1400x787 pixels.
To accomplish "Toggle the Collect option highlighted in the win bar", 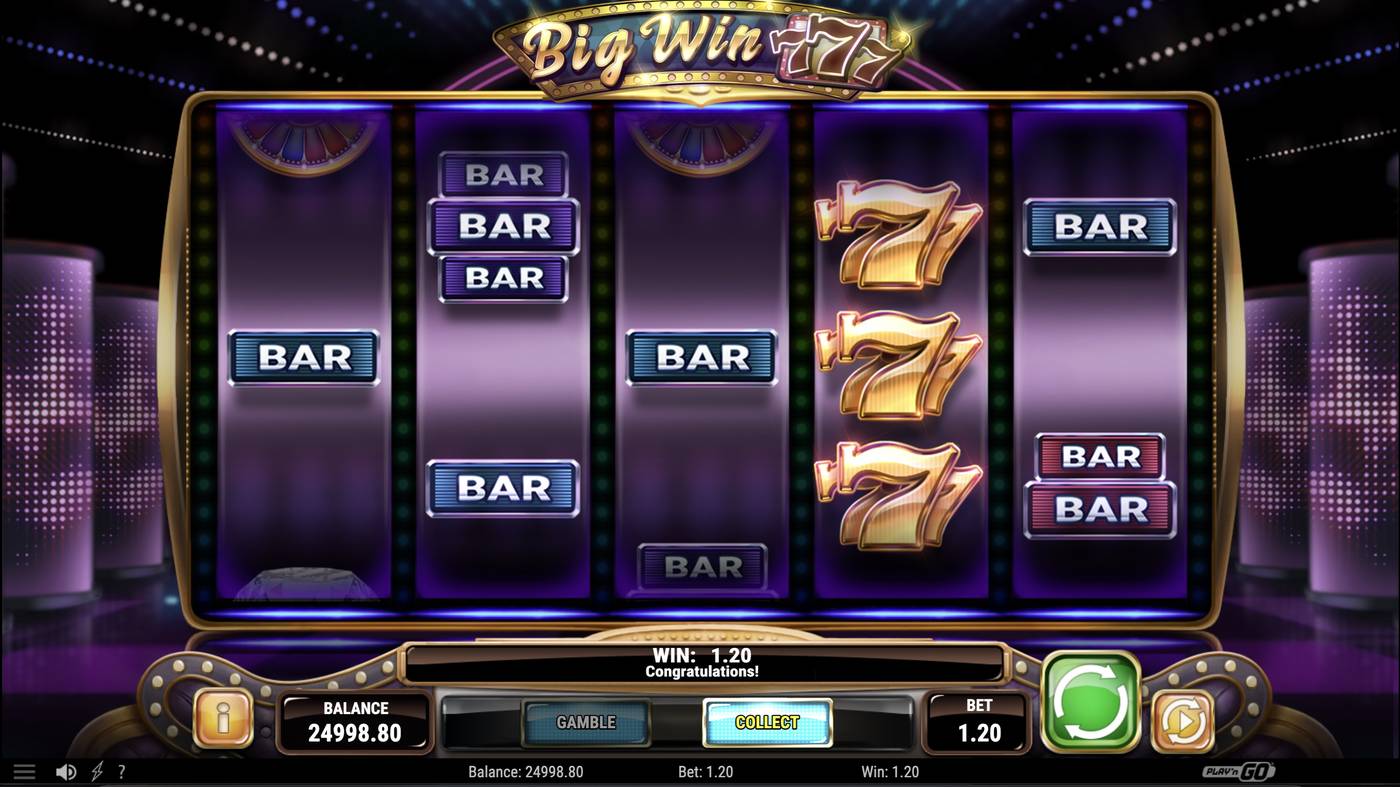I will (767, 724).
